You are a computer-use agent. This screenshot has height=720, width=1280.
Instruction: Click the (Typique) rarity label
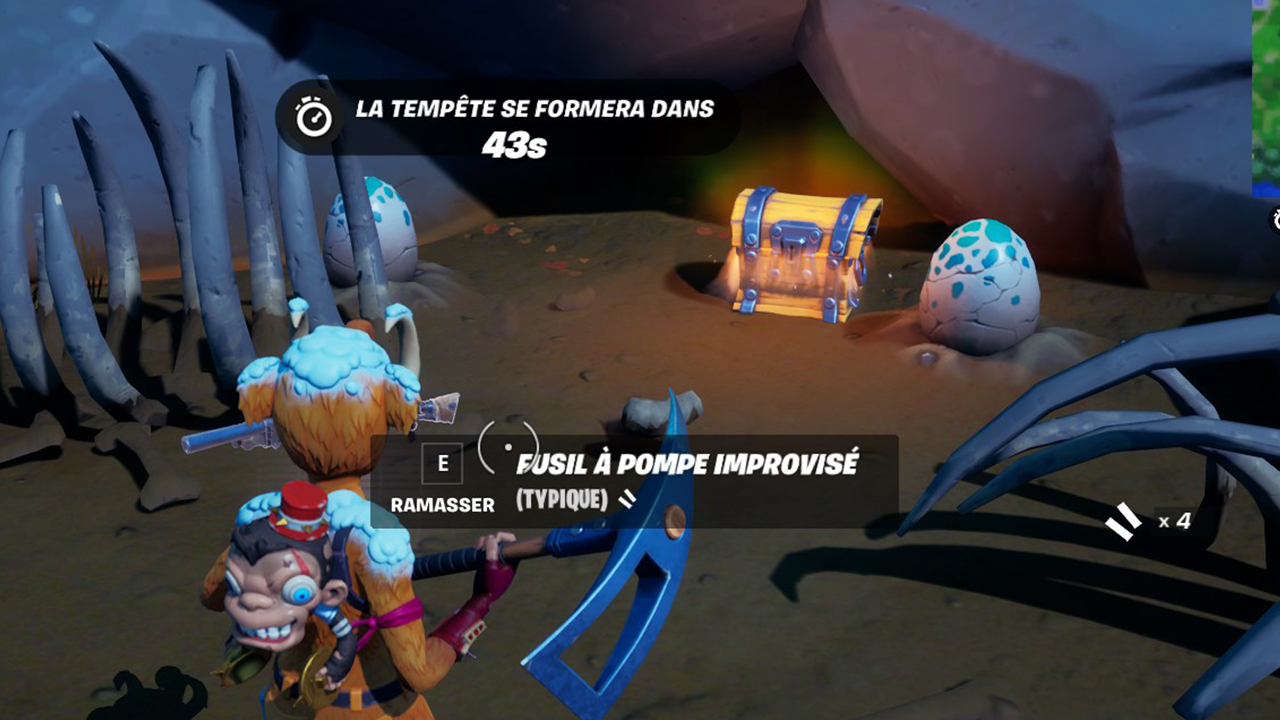coord(560,497)
